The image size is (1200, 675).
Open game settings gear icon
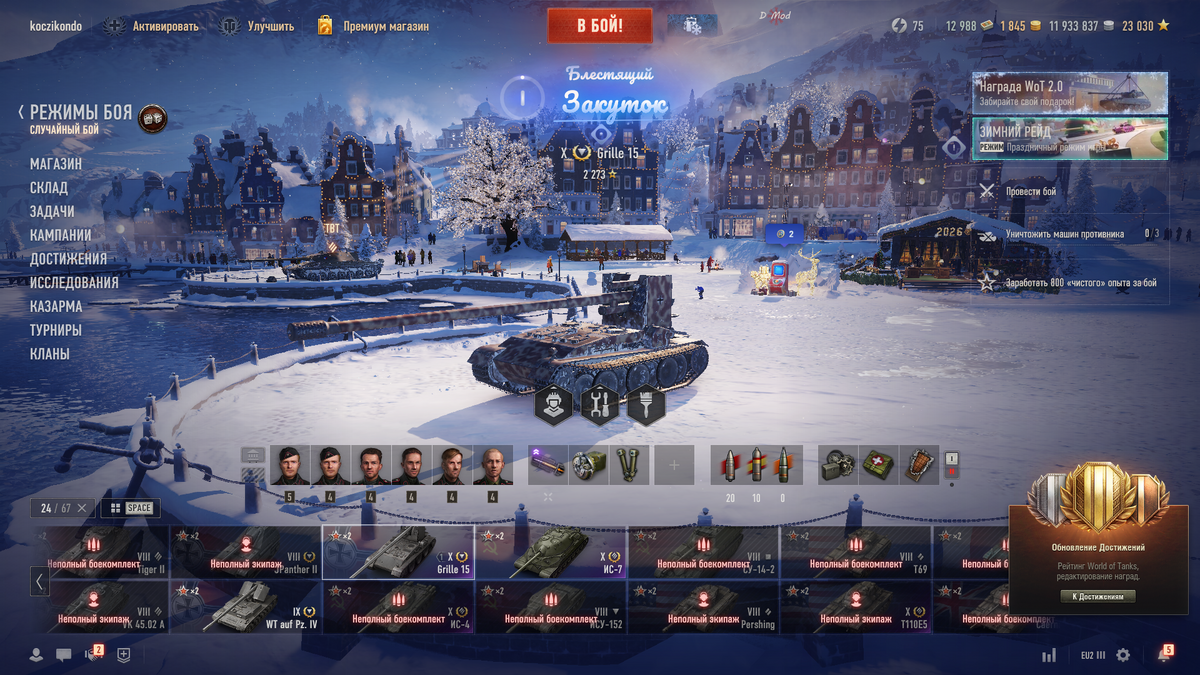click(1123, 655)
